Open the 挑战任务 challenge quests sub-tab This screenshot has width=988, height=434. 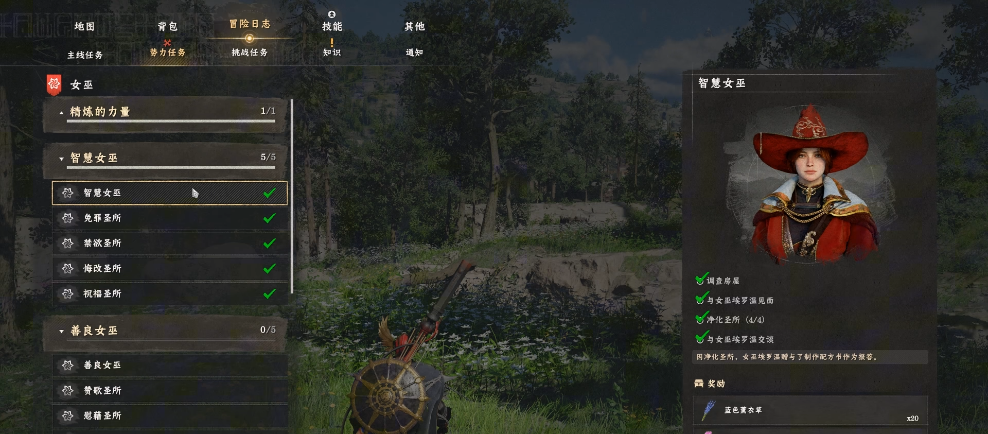tap(249, 52)
